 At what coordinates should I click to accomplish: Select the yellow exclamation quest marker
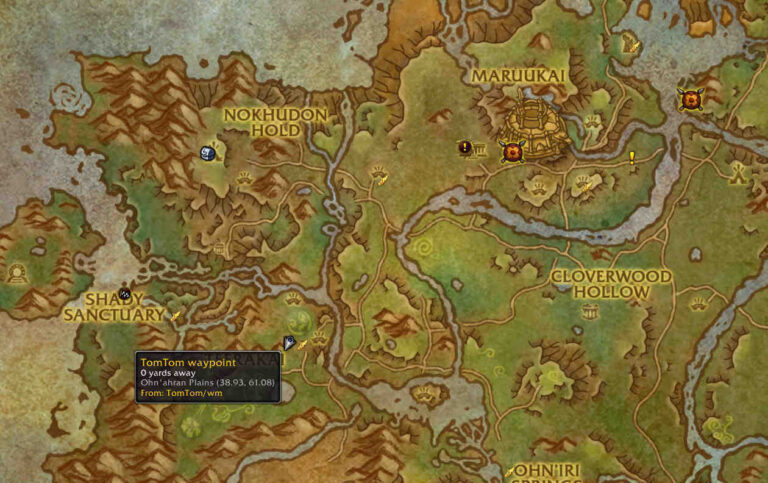pos(632,156)
